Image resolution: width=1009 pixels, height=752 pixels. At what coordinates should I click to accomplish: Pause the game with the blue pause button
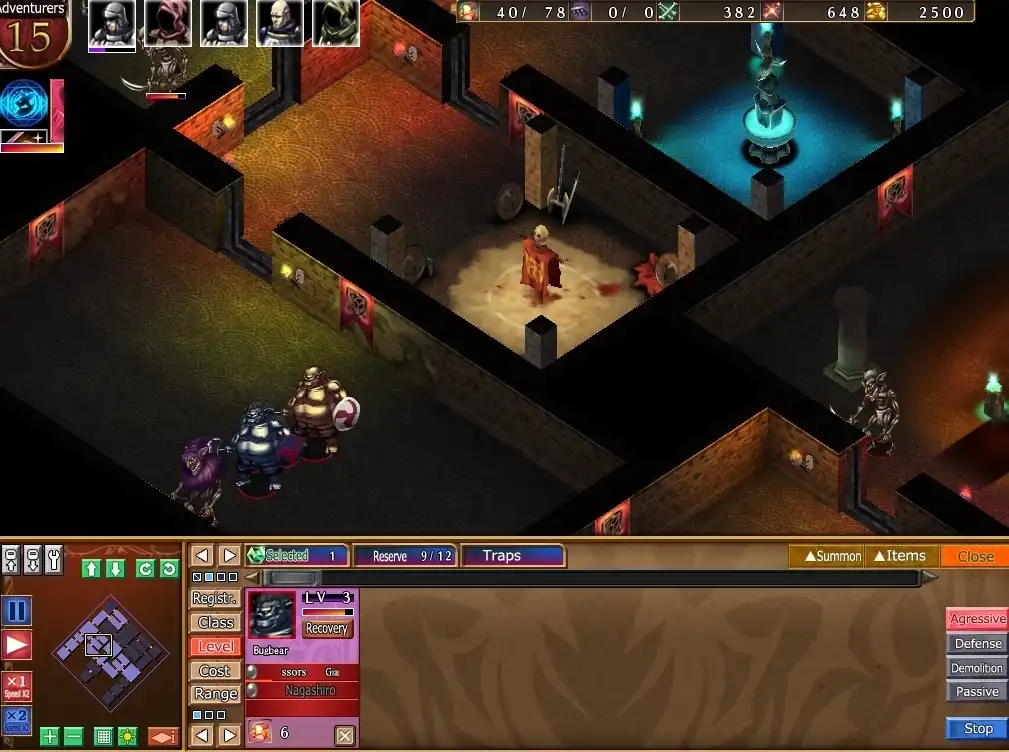pos(17,611)
